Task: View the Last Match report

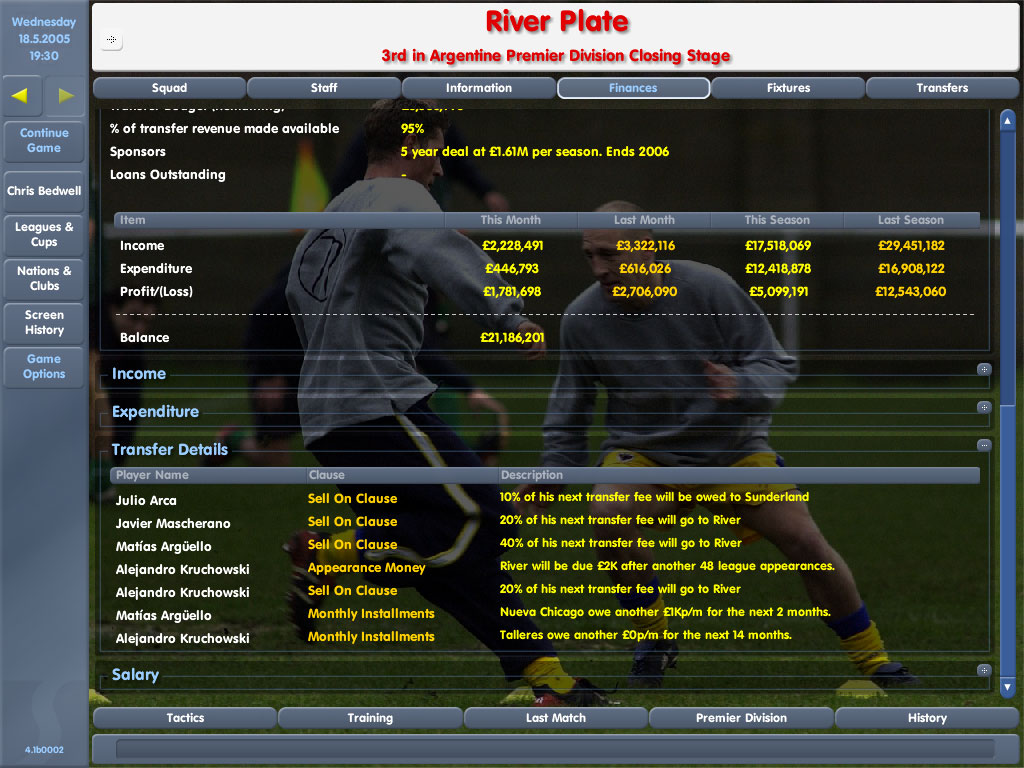Action: pyautogui.click(x=555, y=718)
